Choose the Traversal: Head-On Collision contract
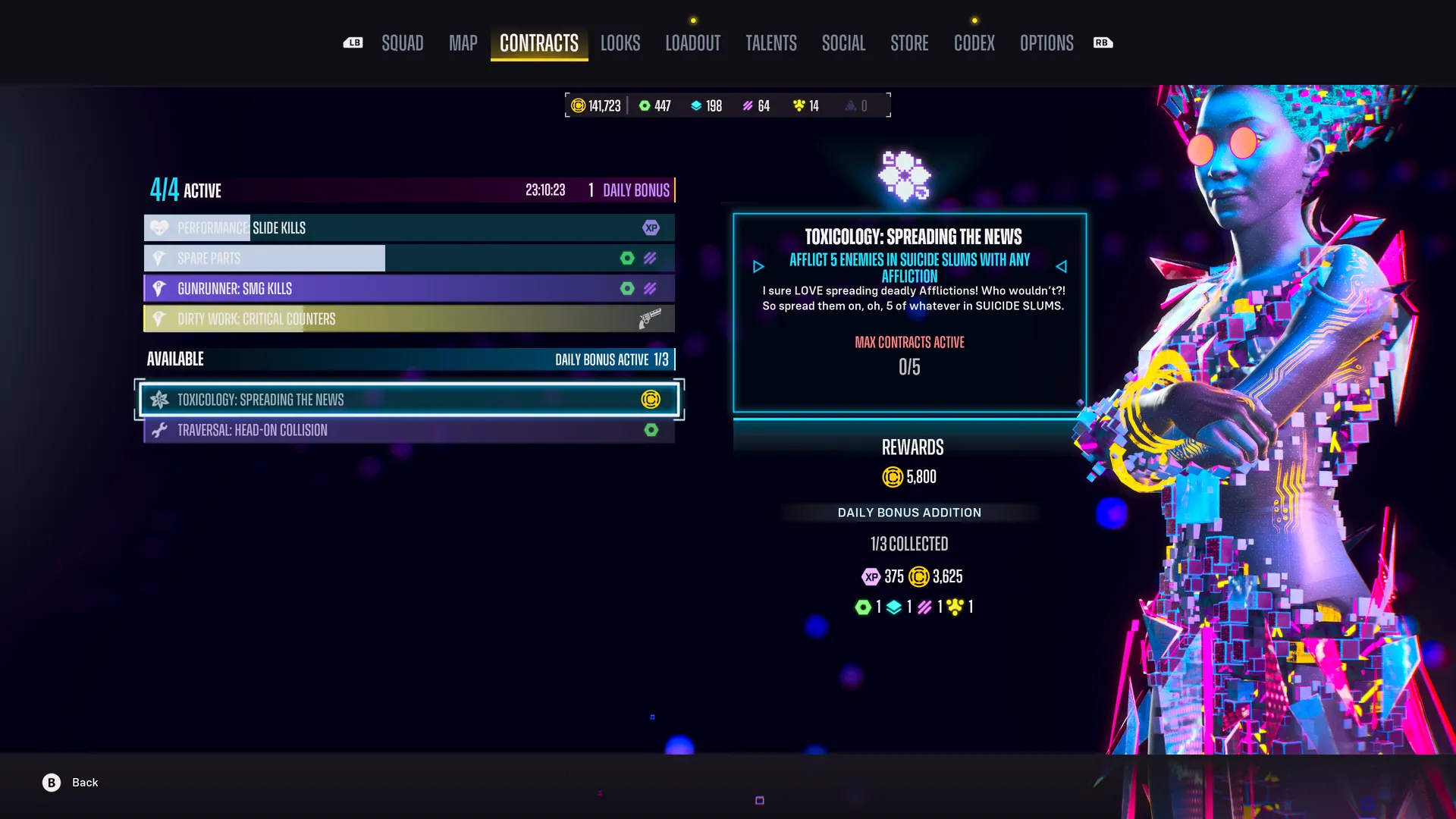 click(409, 430)
